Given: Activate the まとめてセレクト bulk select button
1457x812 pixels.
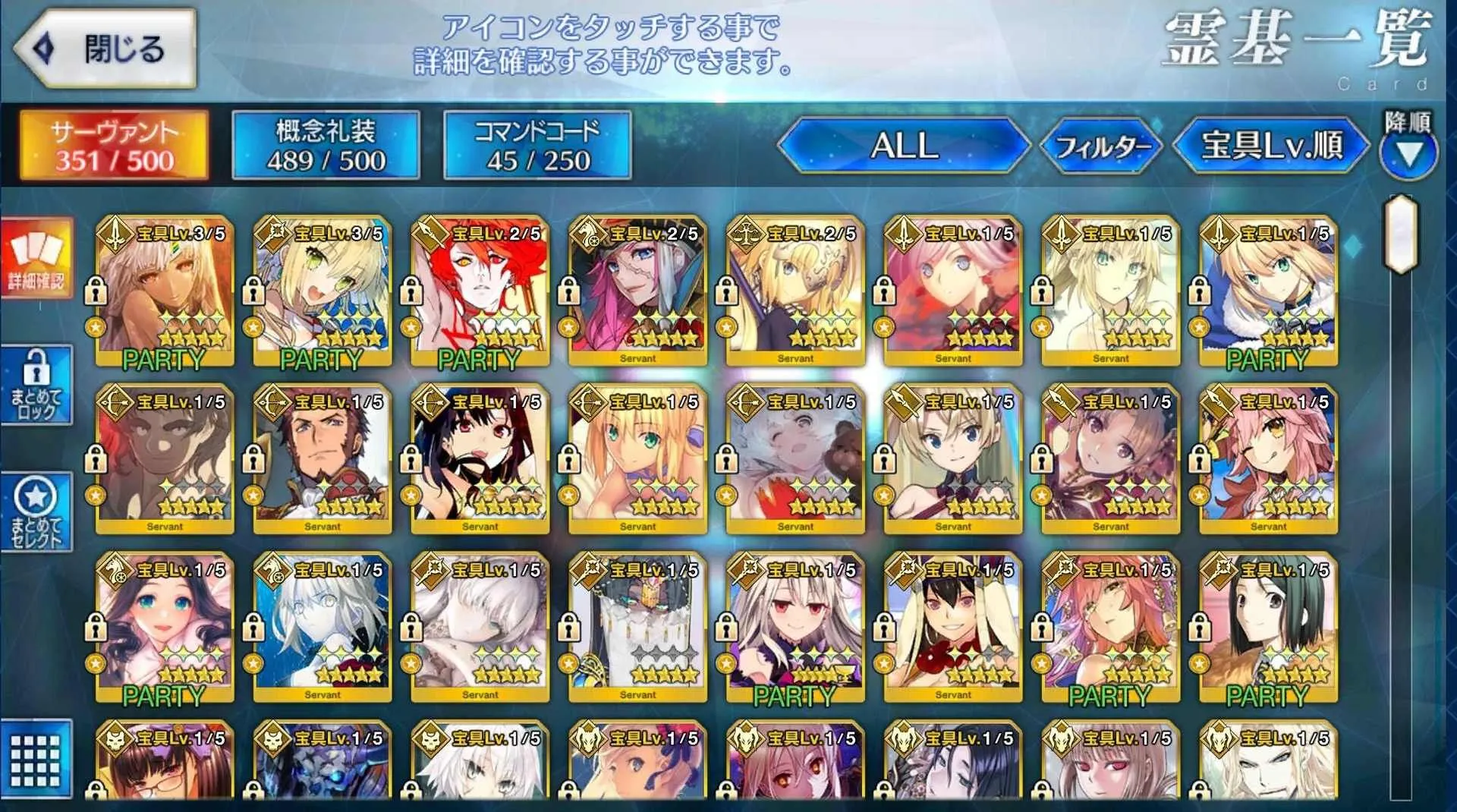Looking at the screenshot, I should 36,512.
